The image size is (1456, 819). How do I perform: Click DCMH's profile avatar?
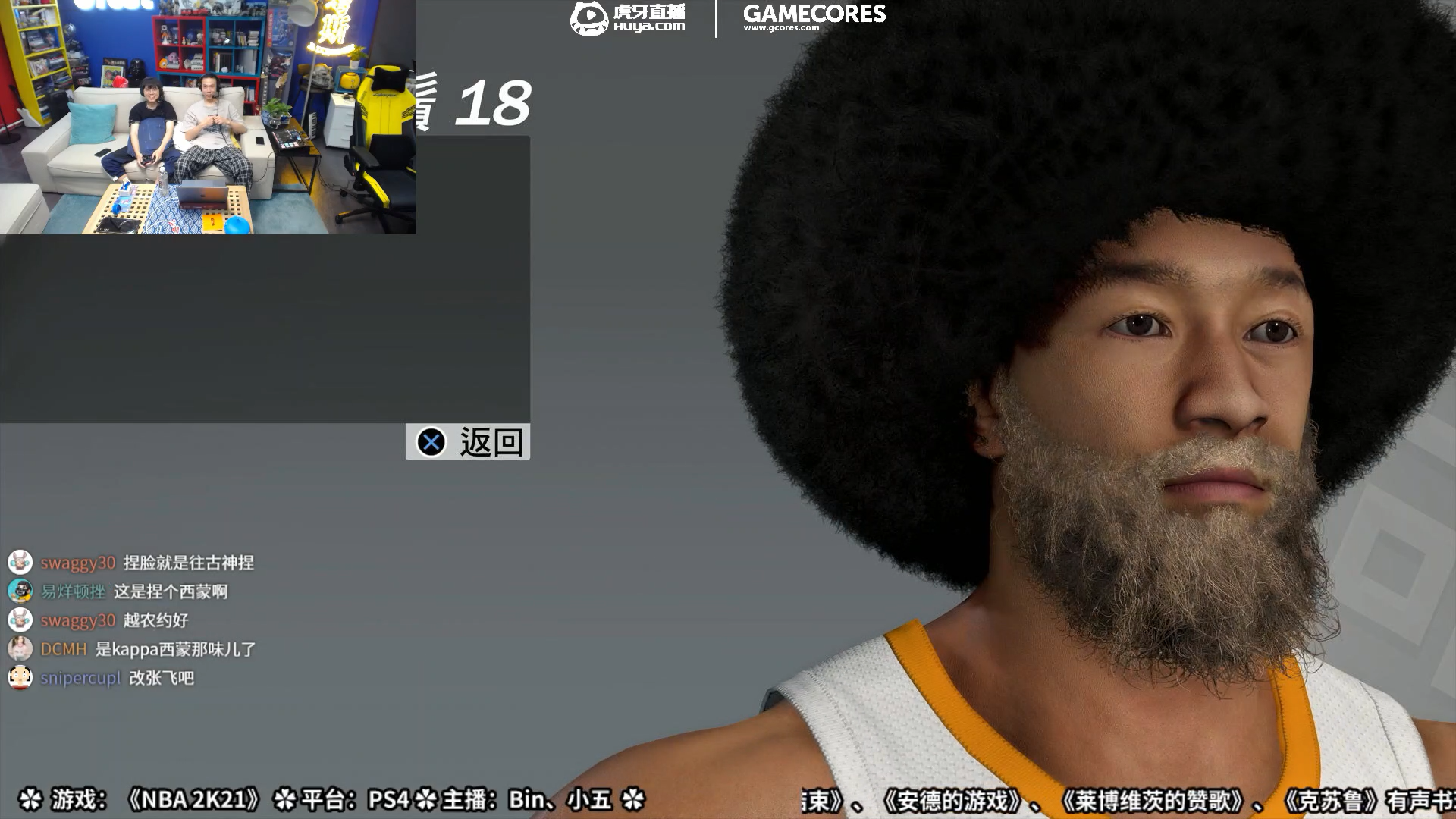[x=21, y=650]
